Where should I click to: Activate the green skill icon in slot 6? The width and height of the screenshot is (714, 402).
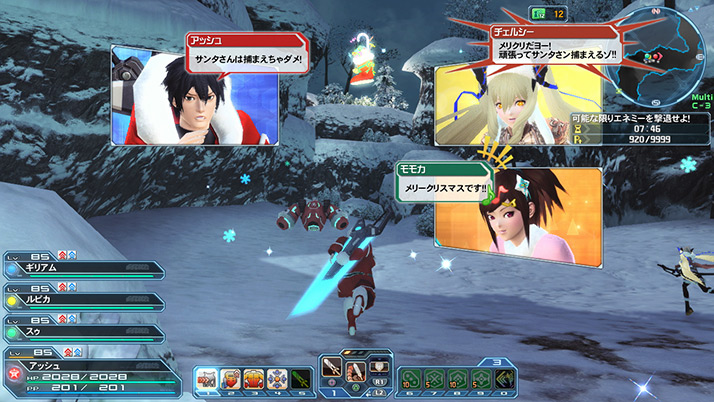pos(412,378)
